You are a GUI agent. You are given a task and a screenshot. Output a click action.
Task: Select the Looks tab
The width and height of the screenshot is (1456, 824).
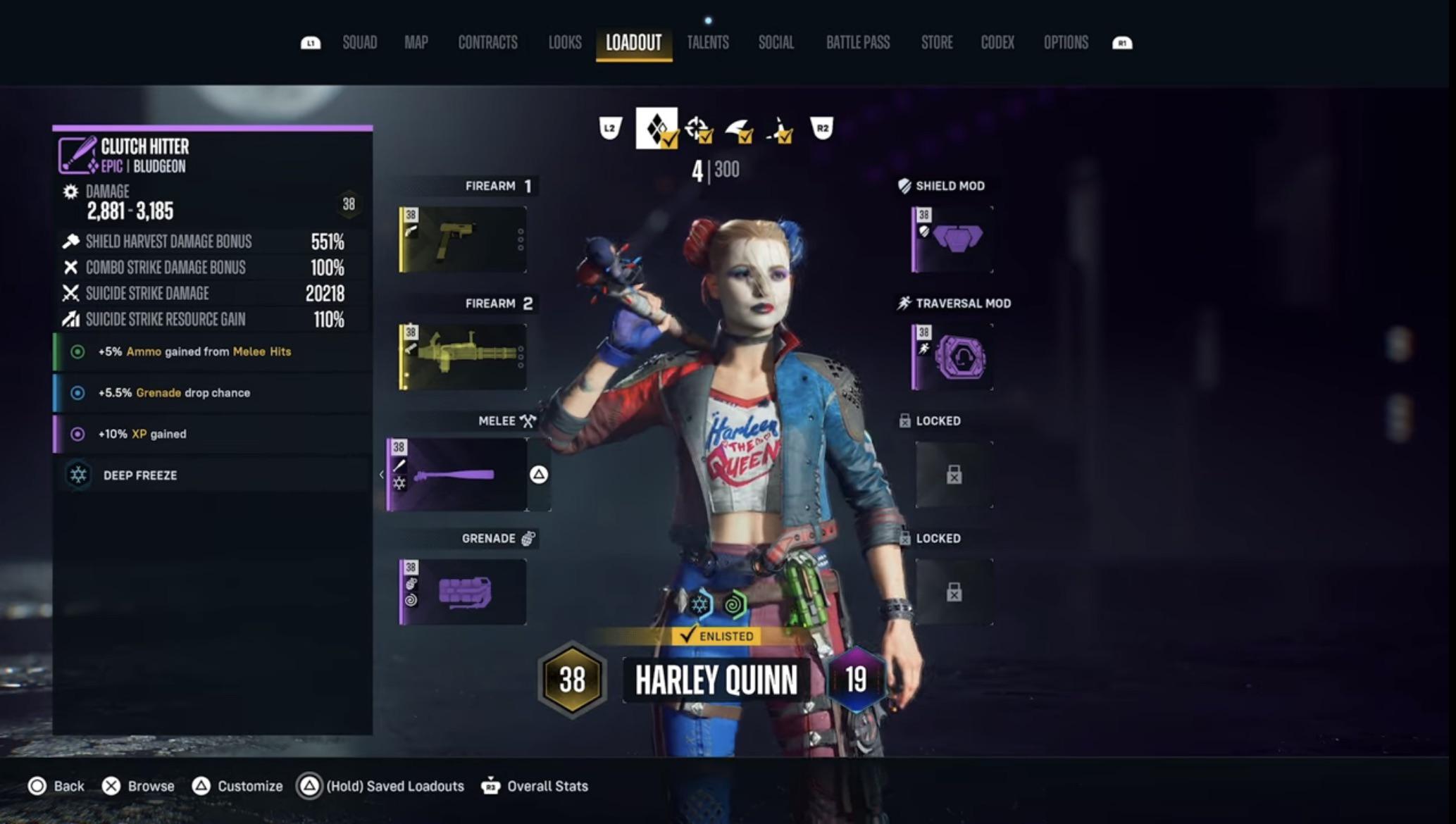tap(565, 42)
